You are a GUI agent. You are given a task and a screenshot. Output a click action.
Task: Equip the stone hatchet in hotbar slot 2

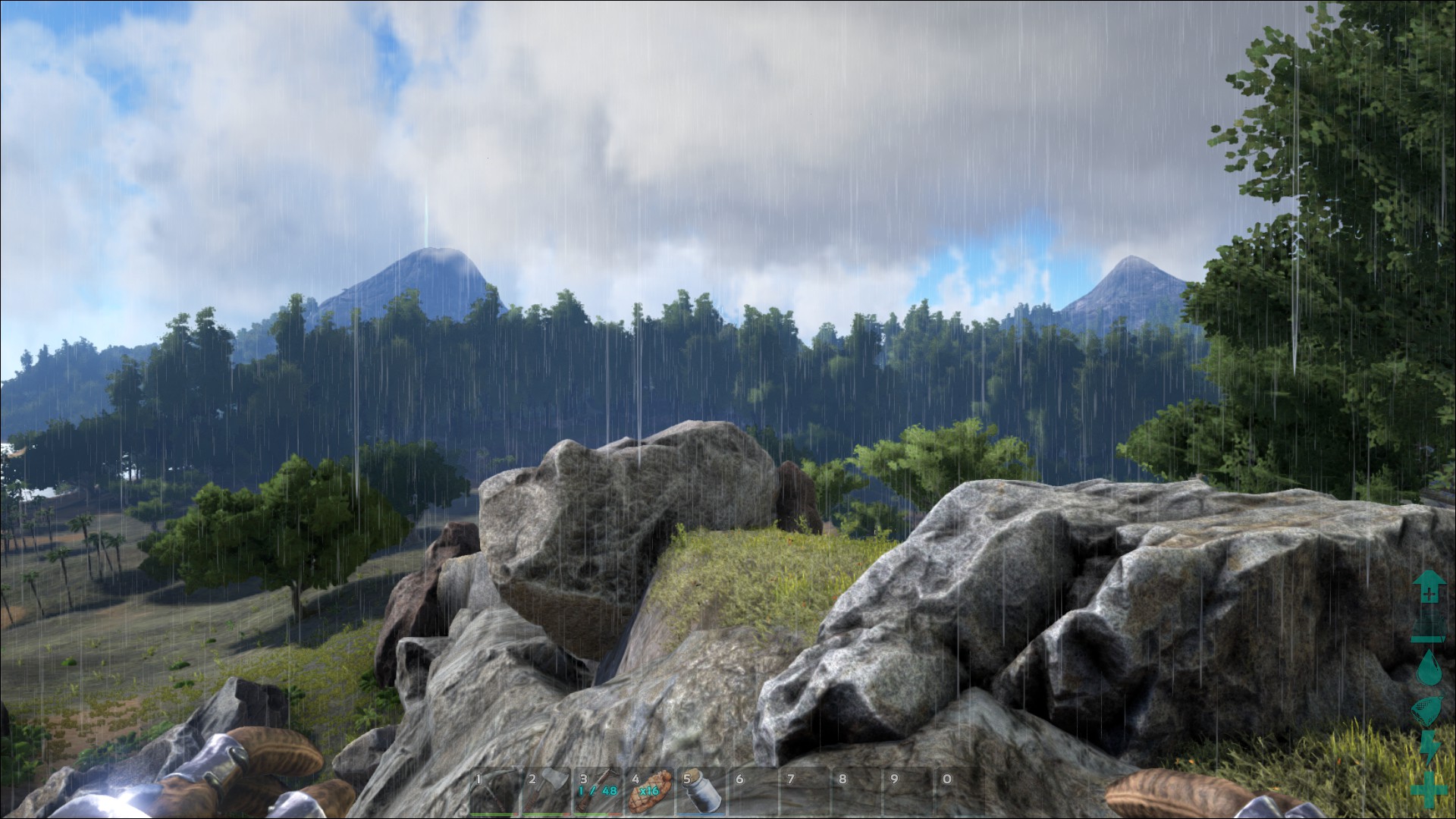pyautogui.click(x=545, y=791)
